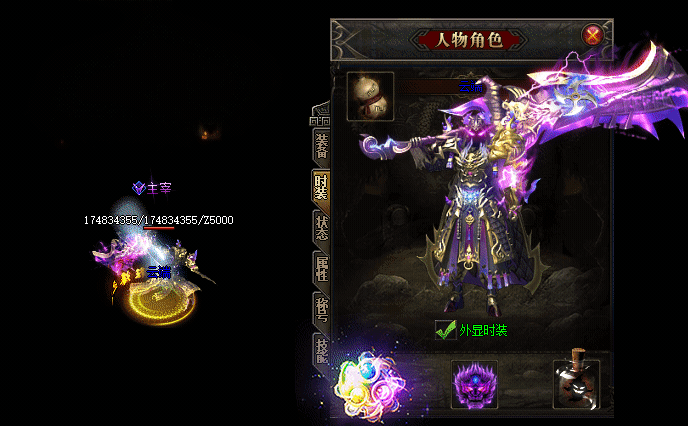Close the 人物角色 character panel
The width and height of the screenshot is (688, 426).
[593, 36]
